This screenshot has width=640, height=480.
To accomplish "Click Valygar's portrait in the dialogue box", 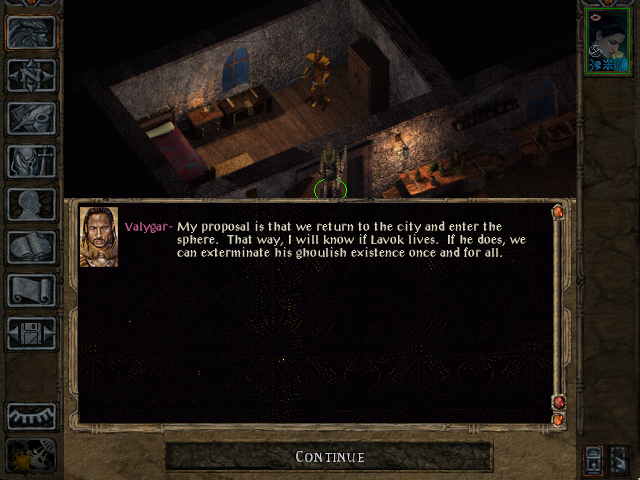I will click(99, 236).
